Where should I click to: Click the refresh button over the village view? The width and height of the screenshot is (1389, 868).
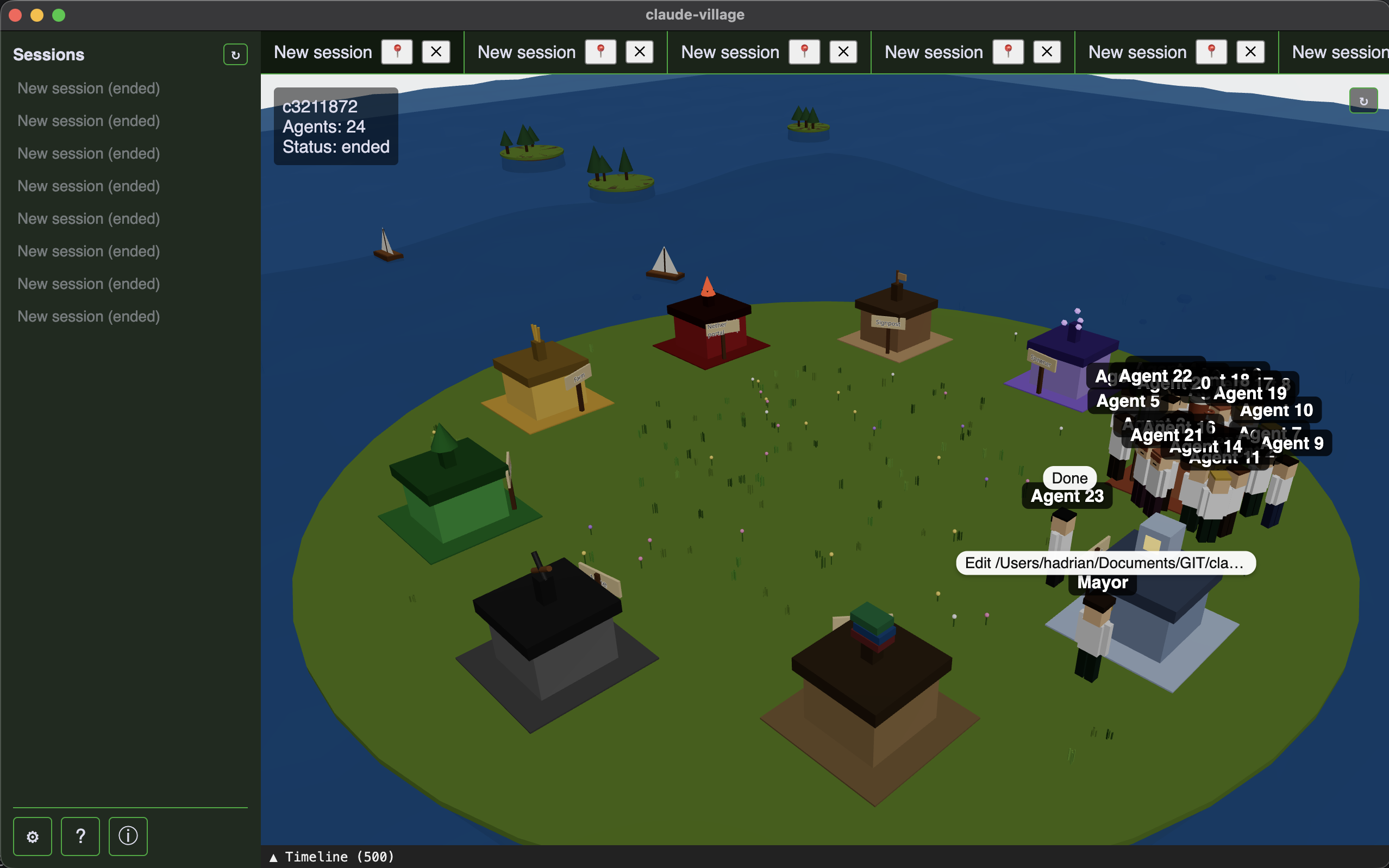tap(1363, 101)
